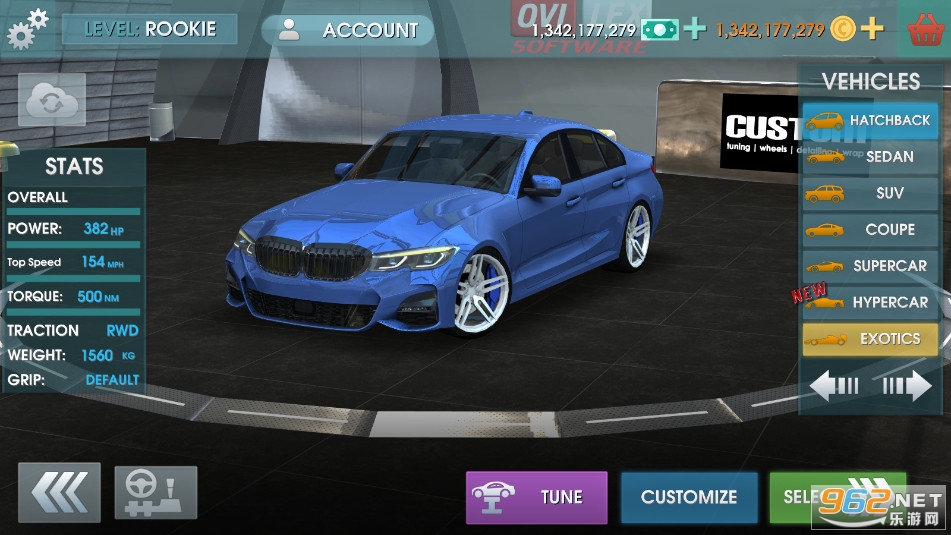Click the cloud sync button
The height and width of the screenshot is (535, 951).
[x=52, y=100]
